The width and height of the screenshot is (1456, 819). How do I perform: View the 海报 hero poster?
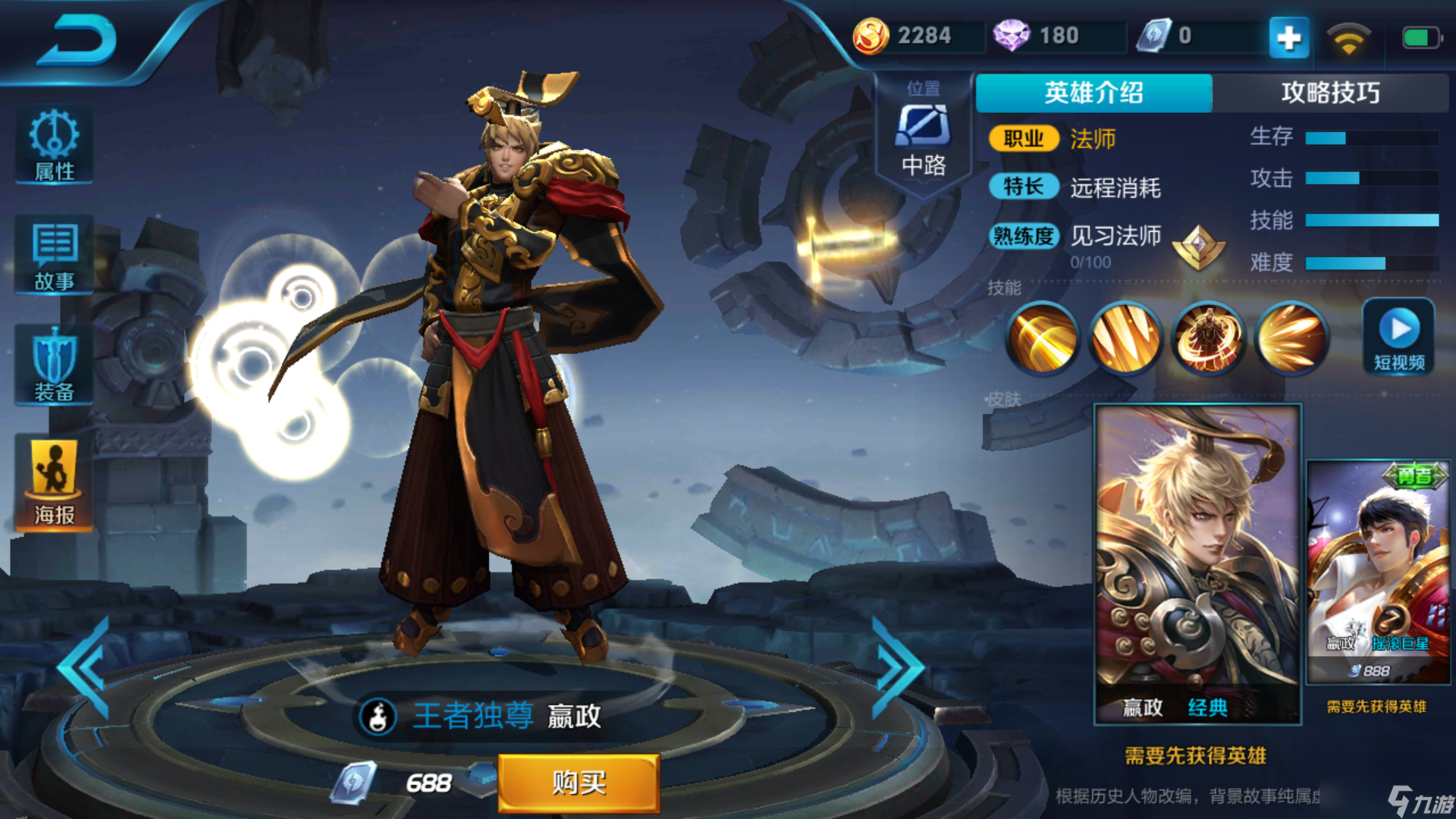pos(53,482)
